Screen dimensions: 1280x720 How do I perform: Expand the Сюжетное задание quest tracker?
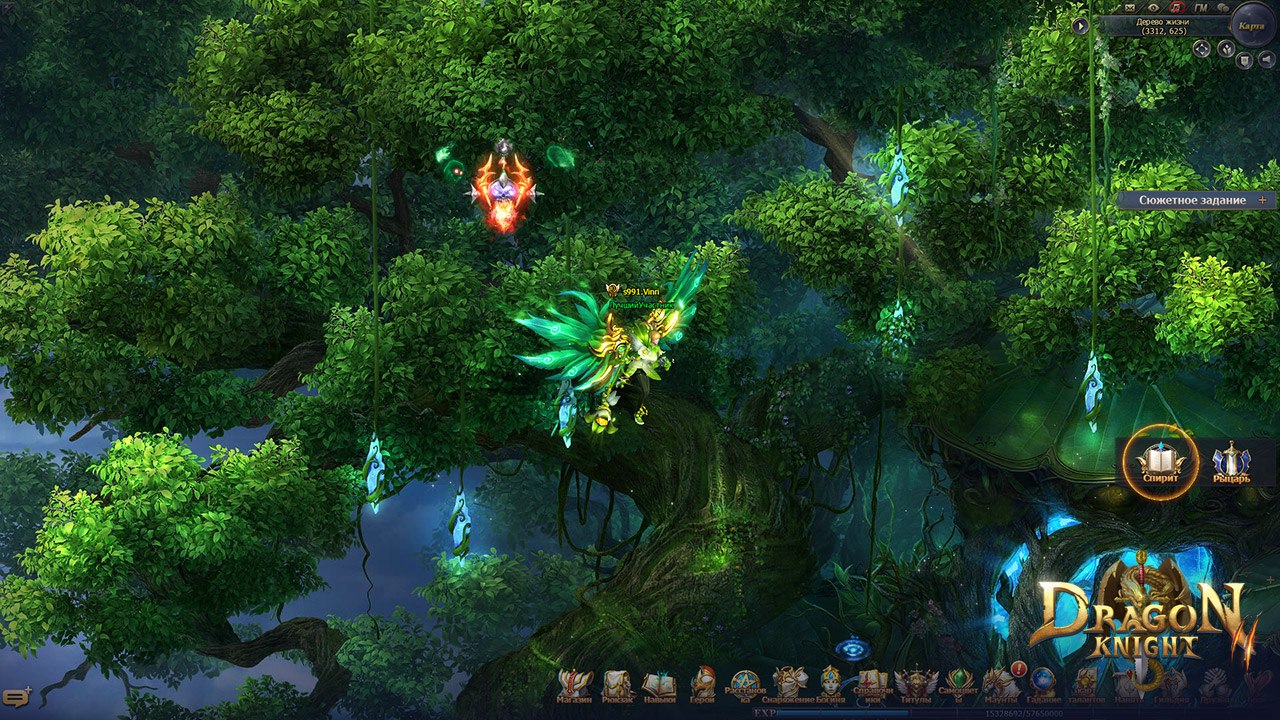1262,200
